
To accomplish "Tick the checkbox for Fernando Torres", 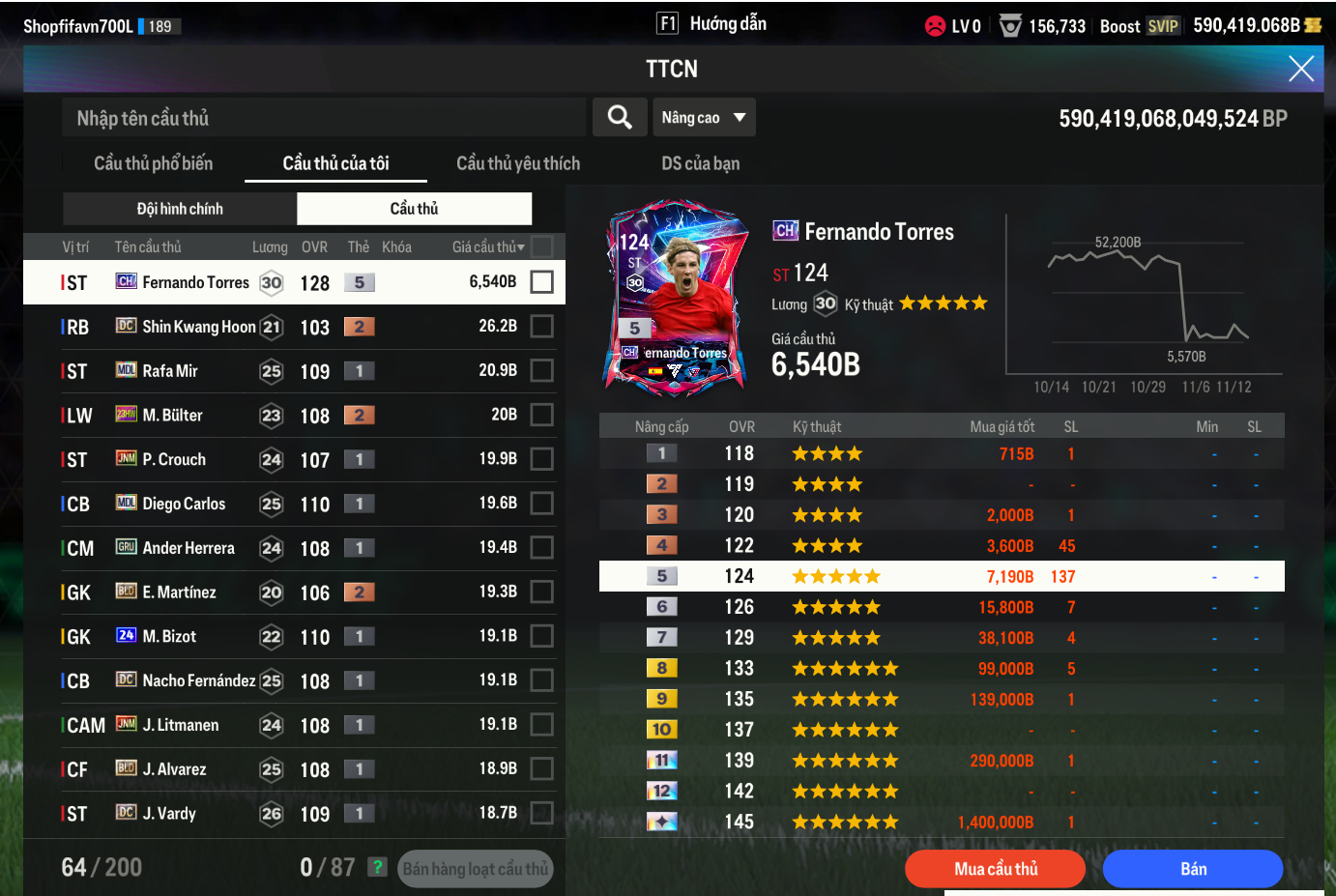I will (542, 281).
